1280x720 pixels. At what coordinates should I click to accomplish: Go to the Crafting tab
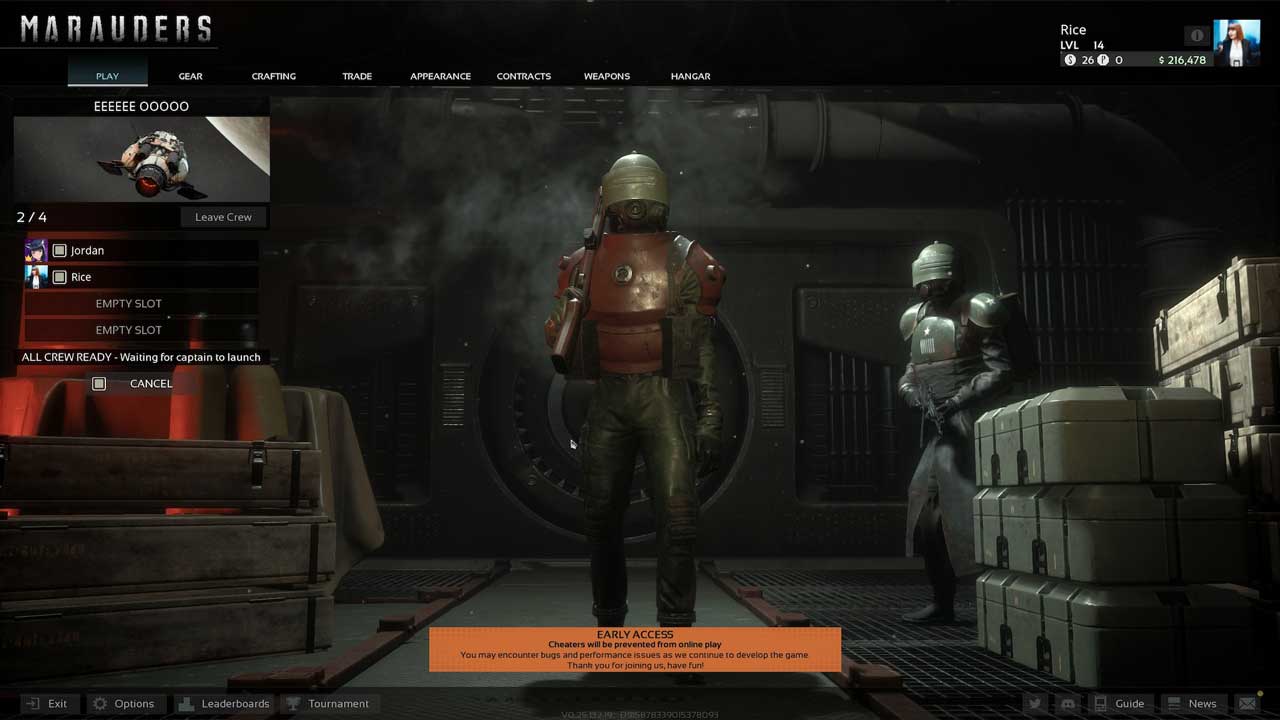(273, 76)
